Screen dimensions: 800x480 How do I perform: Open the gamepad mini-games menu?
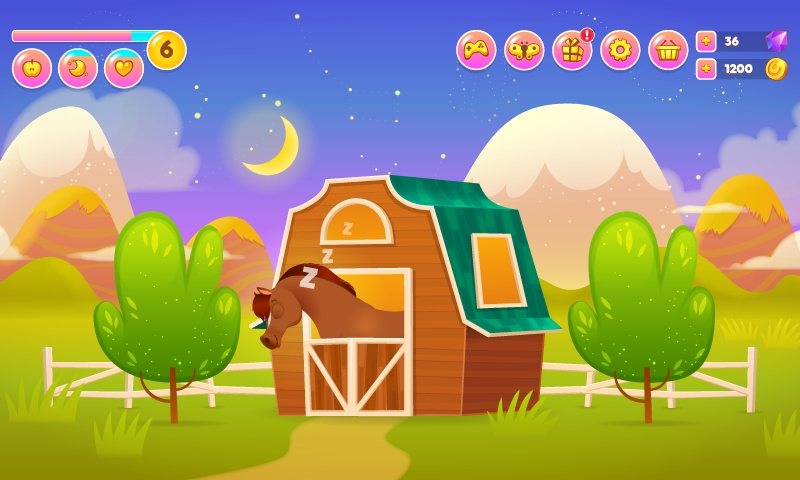click(x=476, y=50)
